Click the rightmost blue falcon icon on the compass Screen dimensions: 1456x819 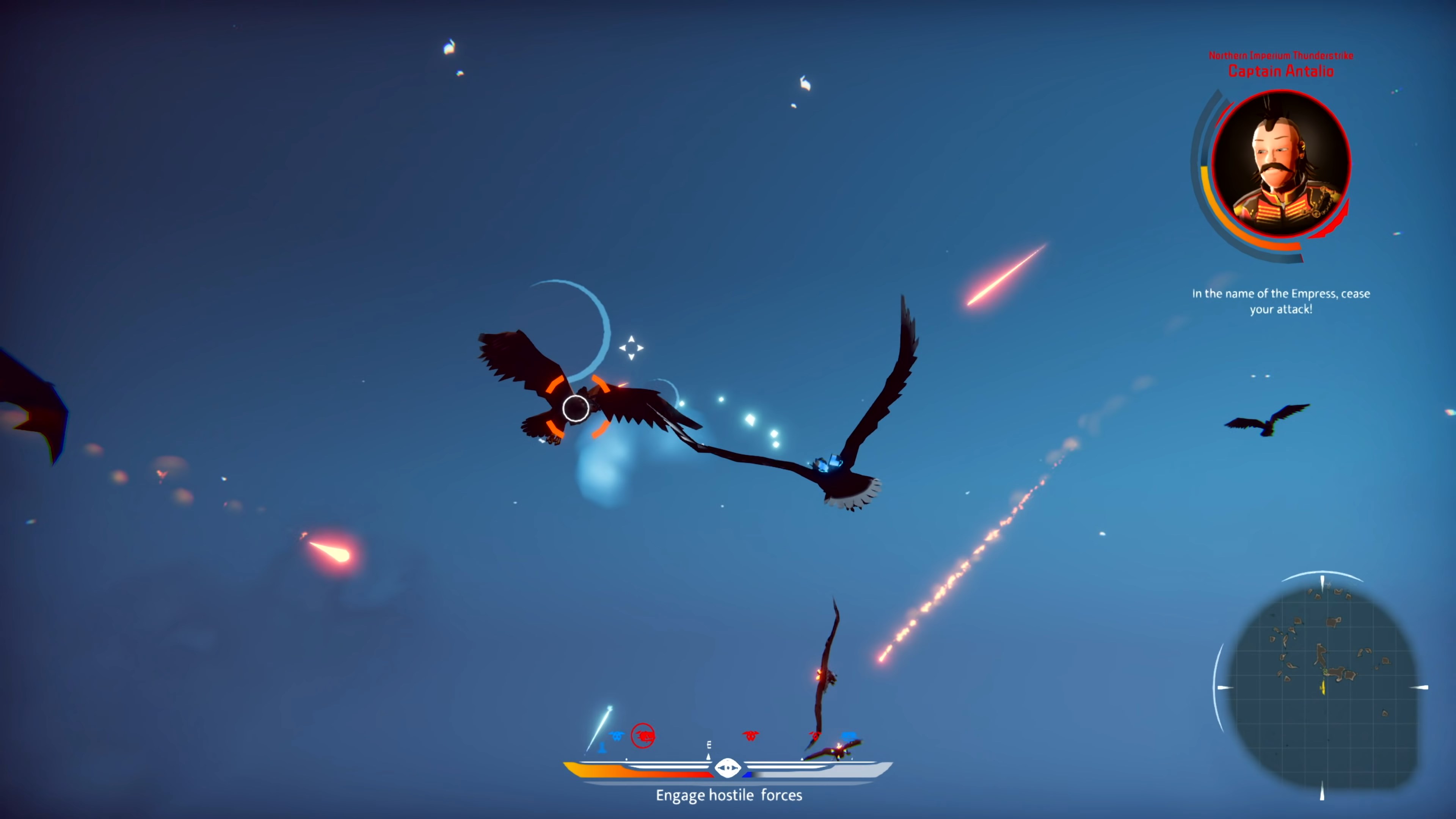pyautogui.click(x=849, y=736)
